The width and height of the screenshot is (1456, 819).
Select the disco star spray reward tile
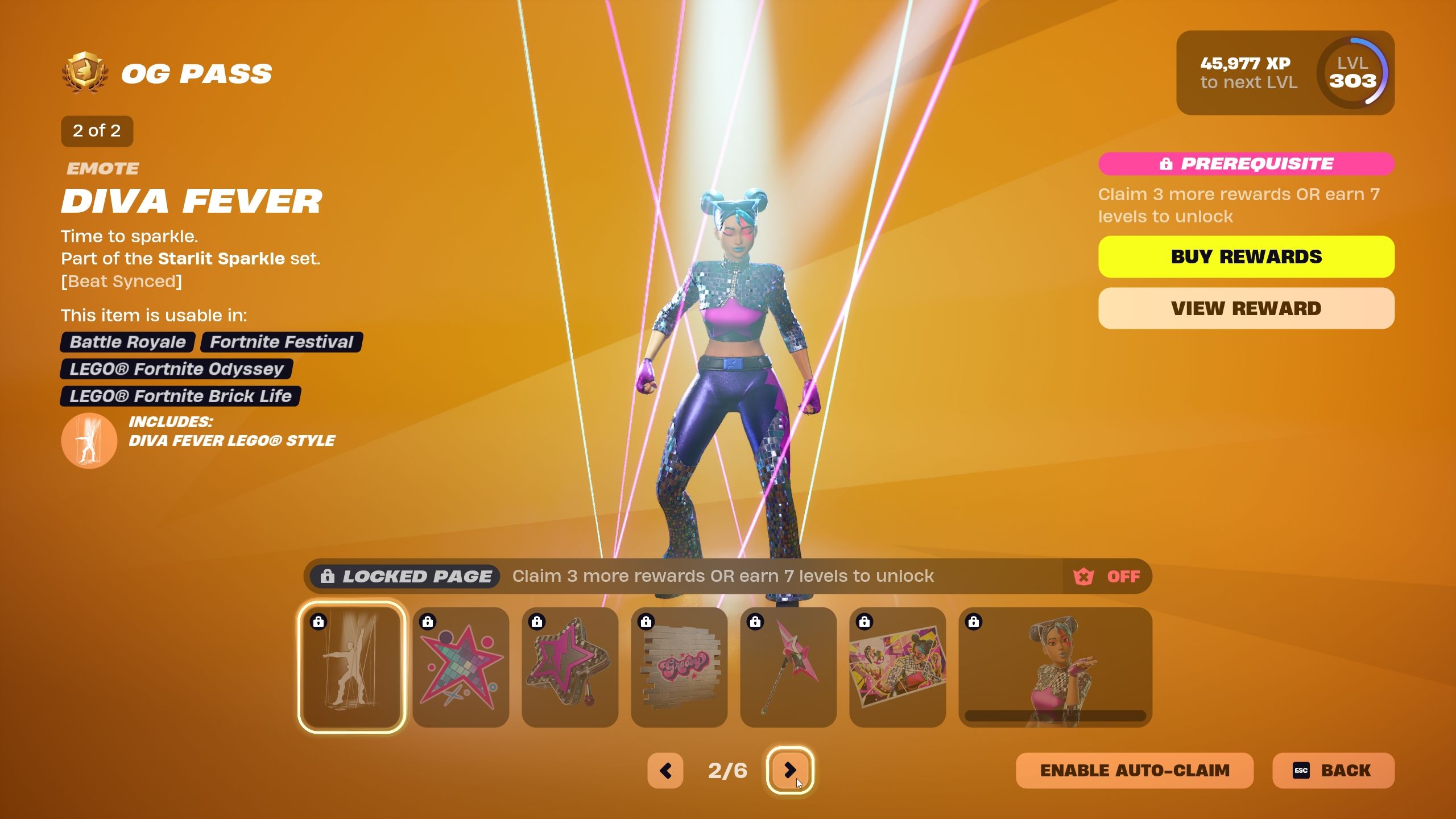pyautogui.click(x=461, y=667)
